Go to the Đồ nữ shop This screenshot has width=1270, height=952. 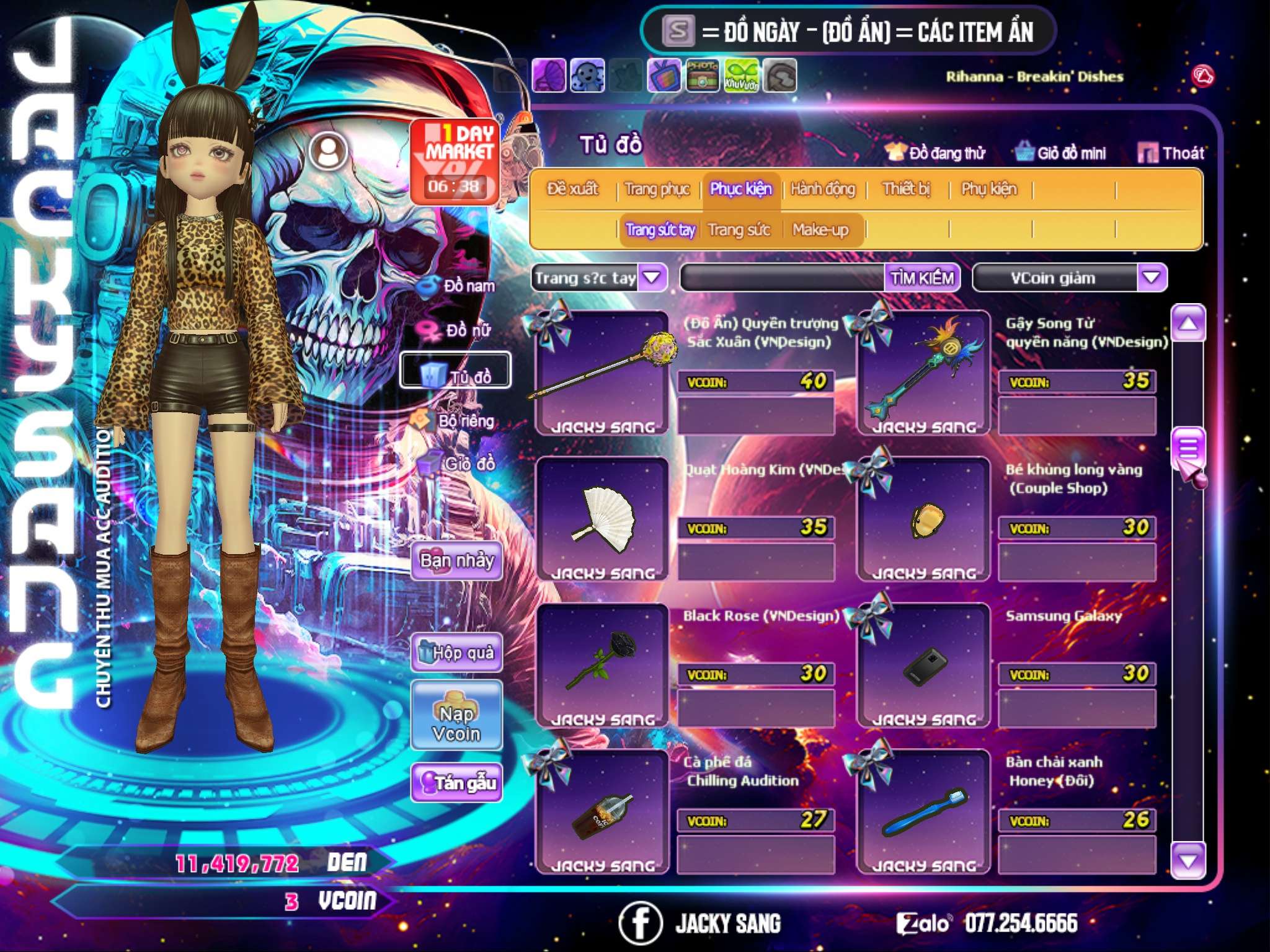coord(459,330)
